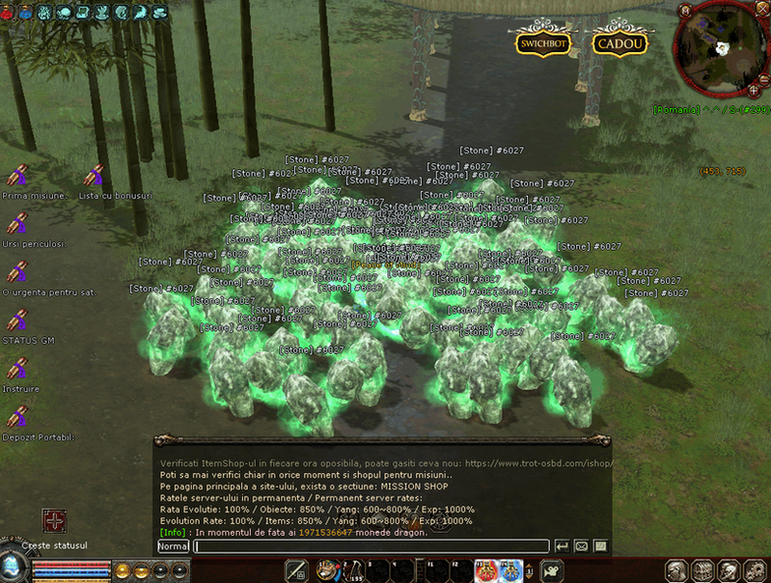Viewport: 771px width, 583px height.
Task: Click the Creste statusul plus icon
Action: [x=54, y=521]
